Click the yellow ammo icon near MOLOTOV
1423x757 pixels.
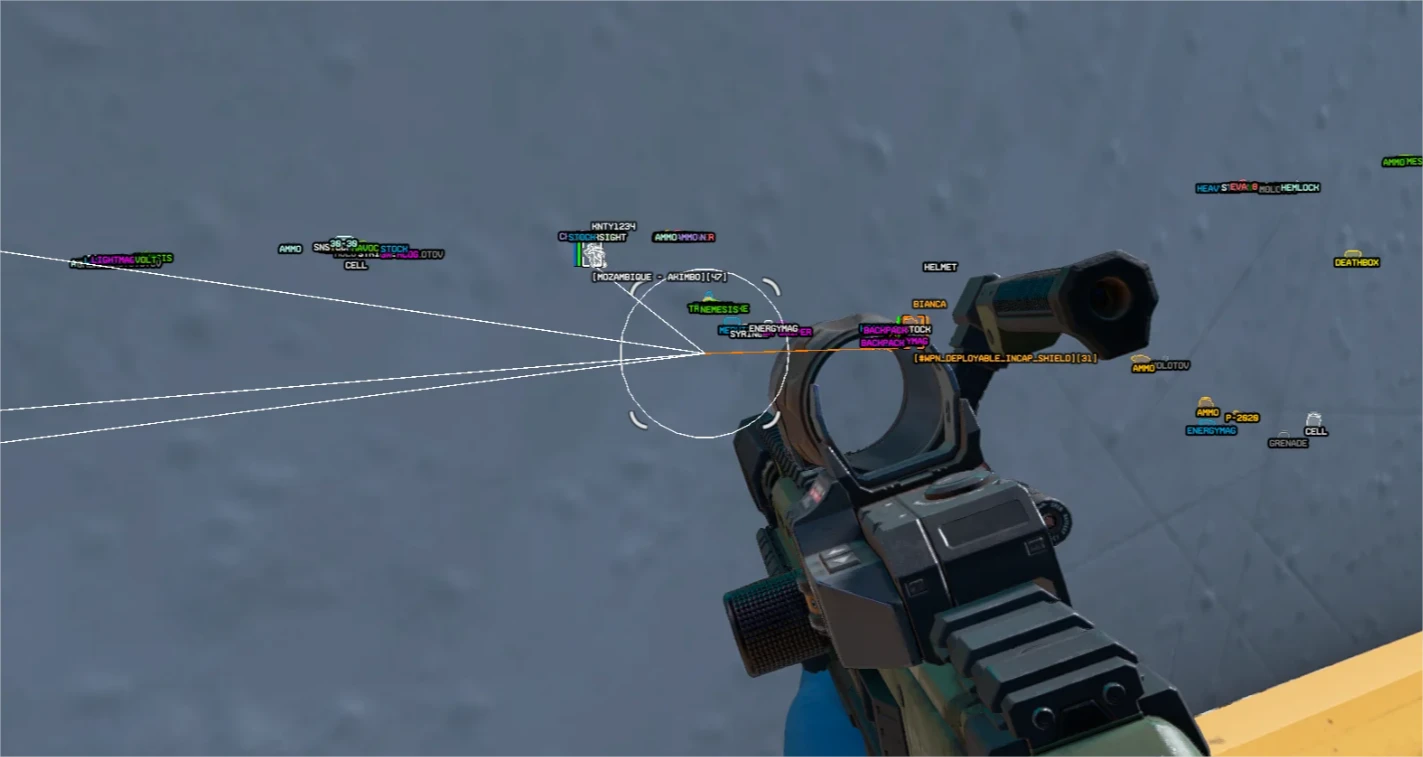click(1140, 358)
